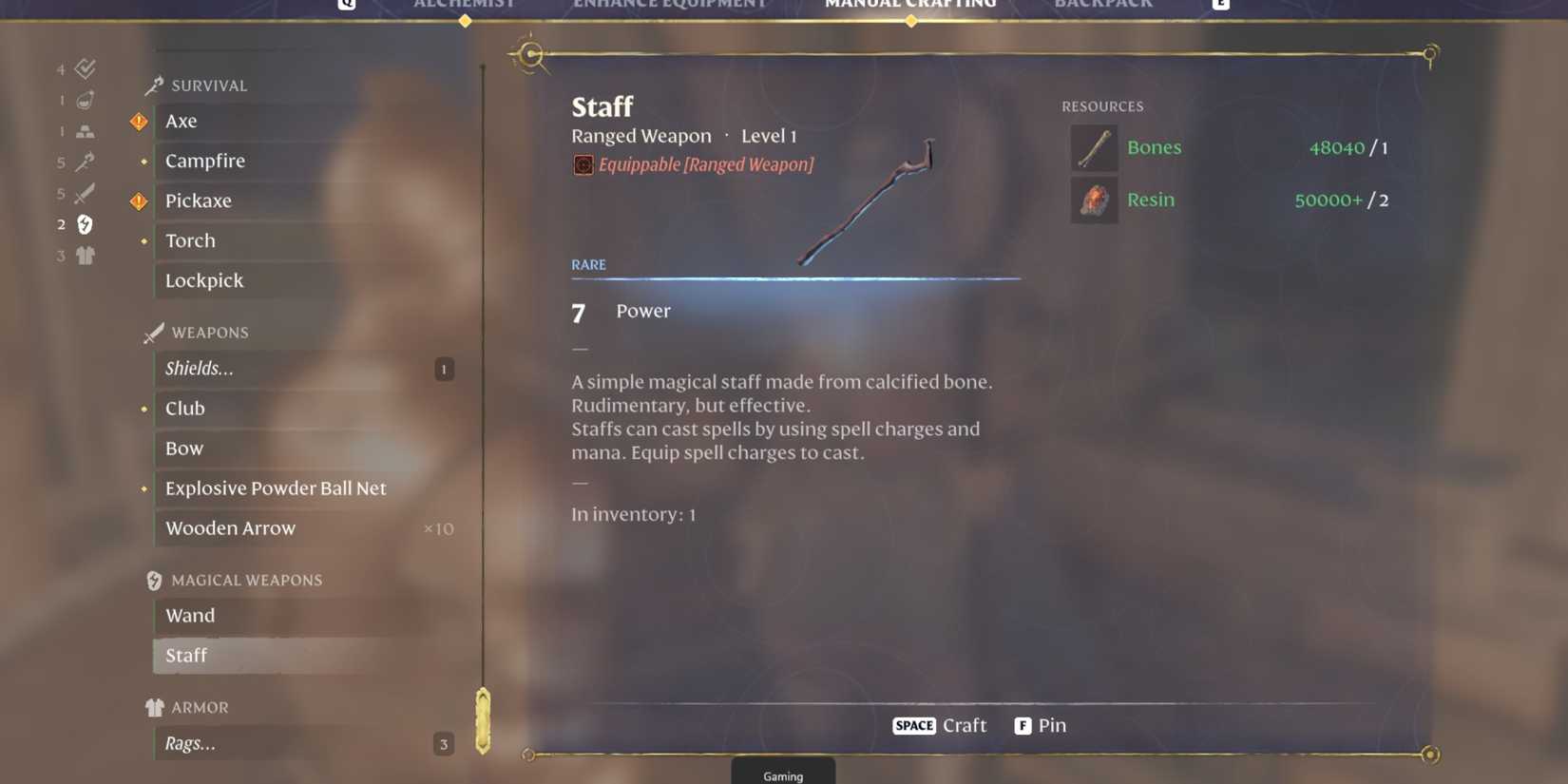Select the checkmark recipes filter icon

tap(85, 67)
